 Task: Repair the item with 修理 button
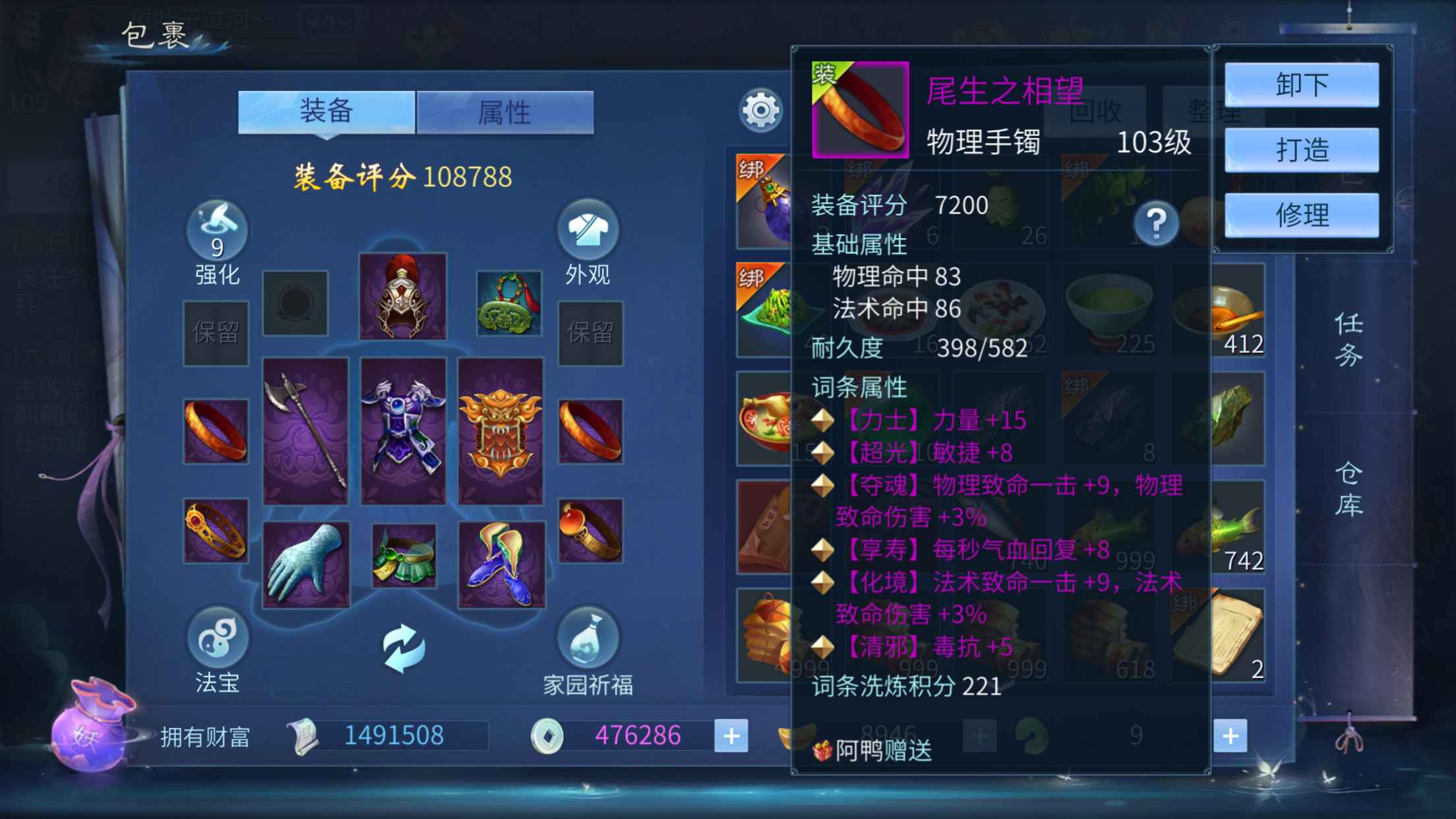[x=1301, y=215]
